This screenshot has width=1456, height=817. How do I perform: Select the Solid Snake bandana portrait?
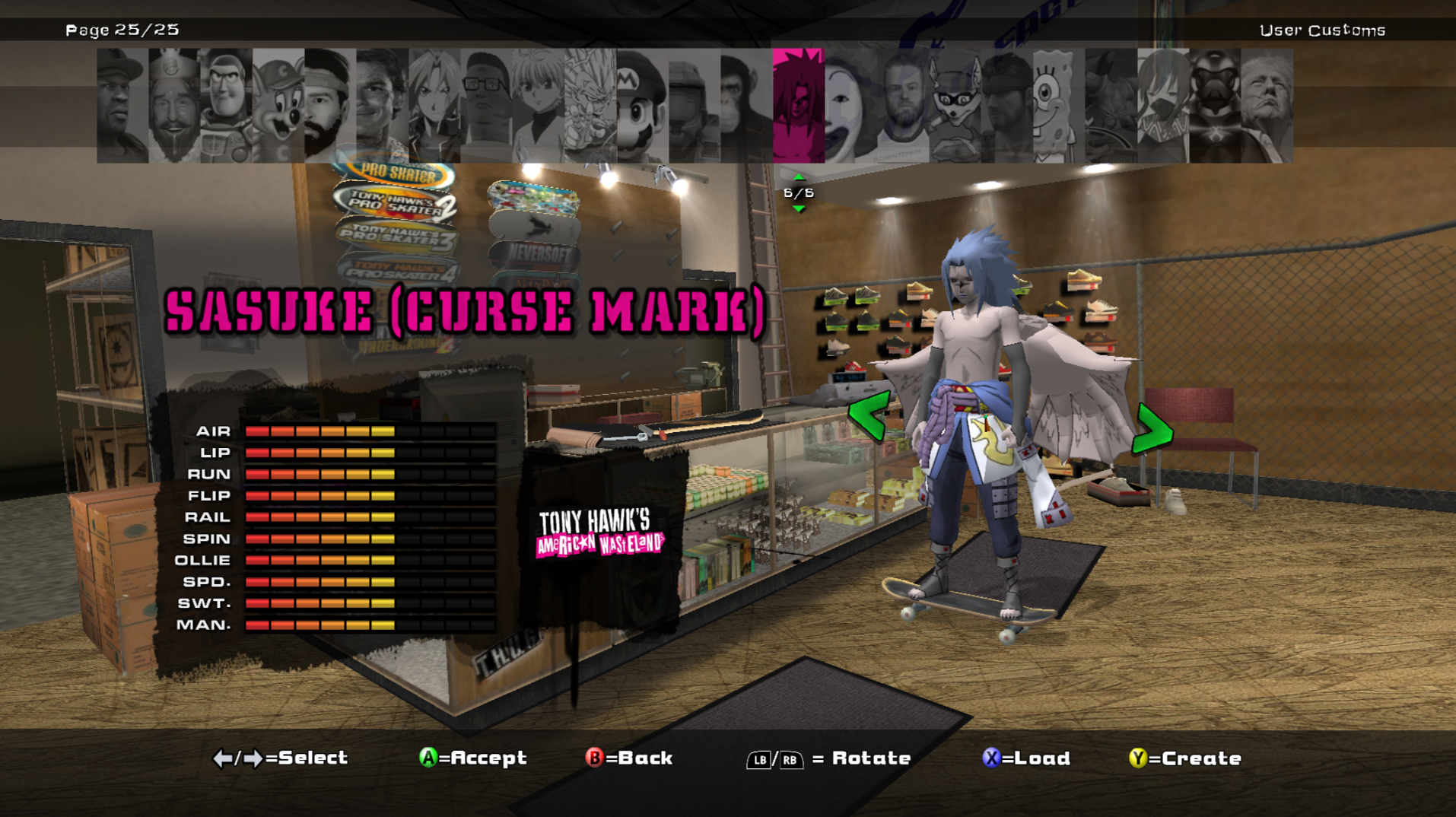[1006, 105]
